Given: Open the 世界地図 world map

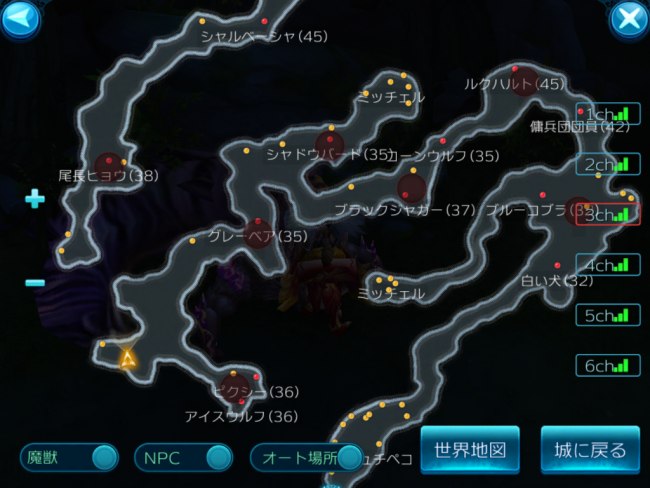Looking at the screenshot, I should click(x=470, y=450).
